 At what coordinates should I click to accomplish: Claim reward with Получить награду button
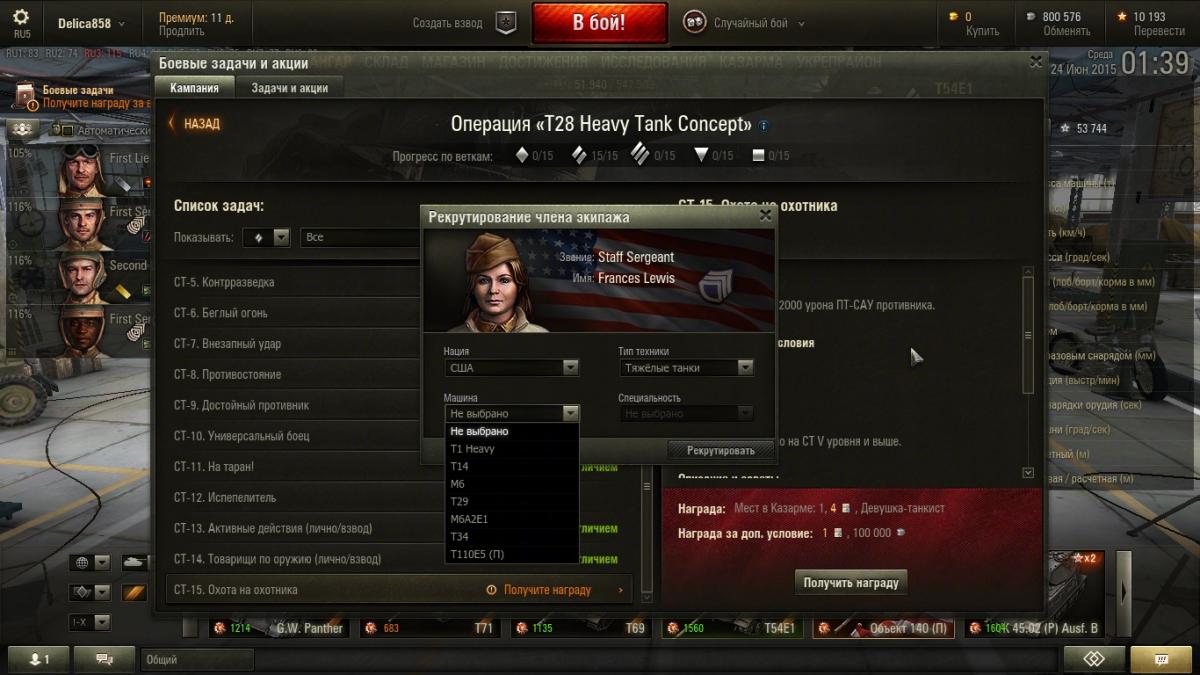tap(851, 582)
